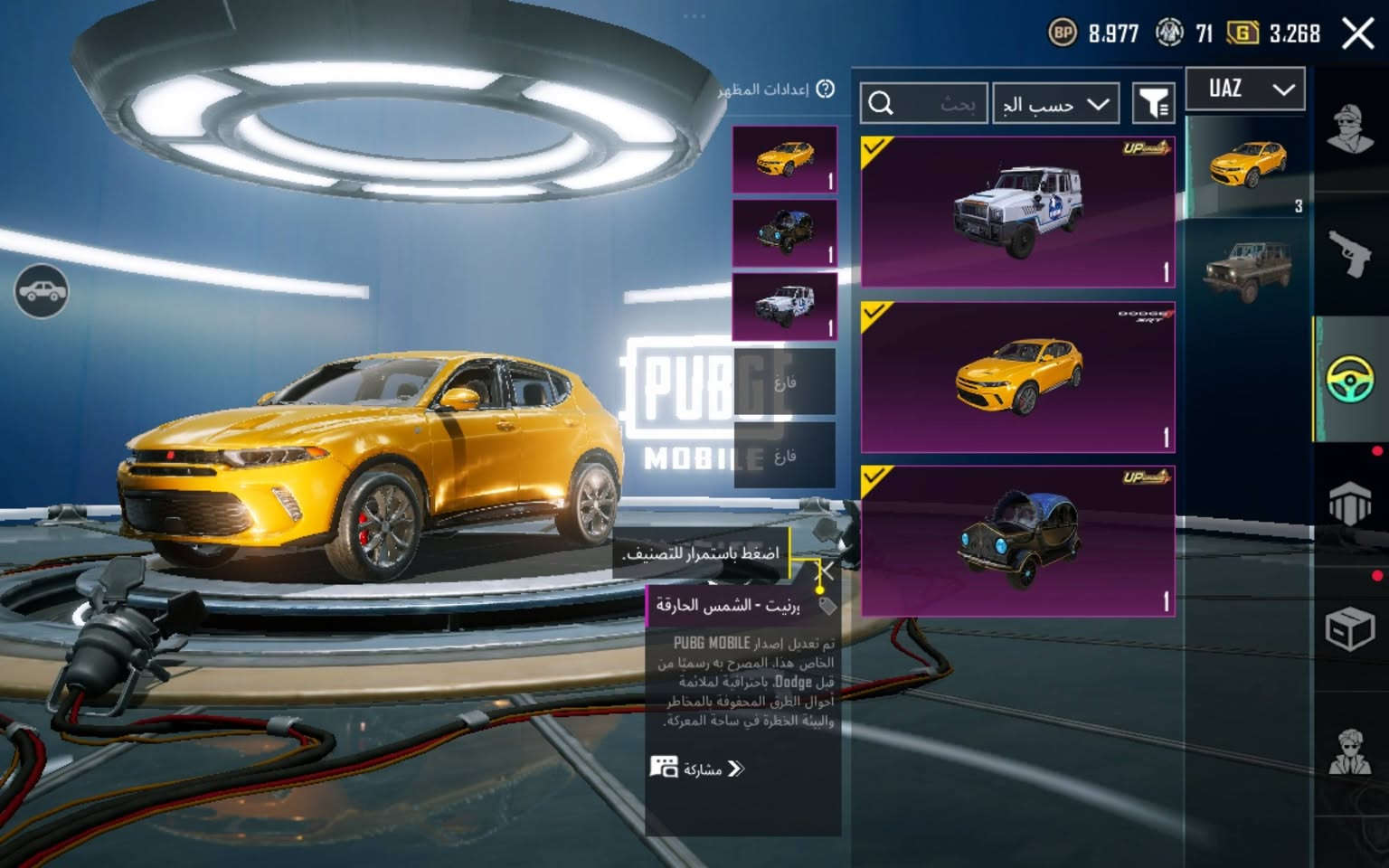The image size is (1389, 868).
Task: Select the yellow Dodge Hornet skin card
Action: (1017, 377)
